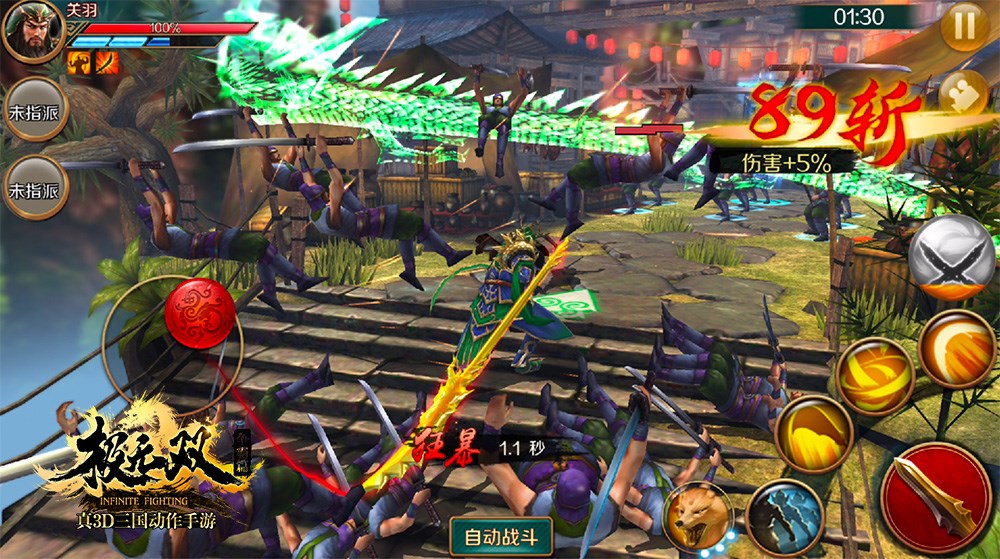Tap the red virtual joystick knob
The image size is (1000, 559).
point(199,313)
